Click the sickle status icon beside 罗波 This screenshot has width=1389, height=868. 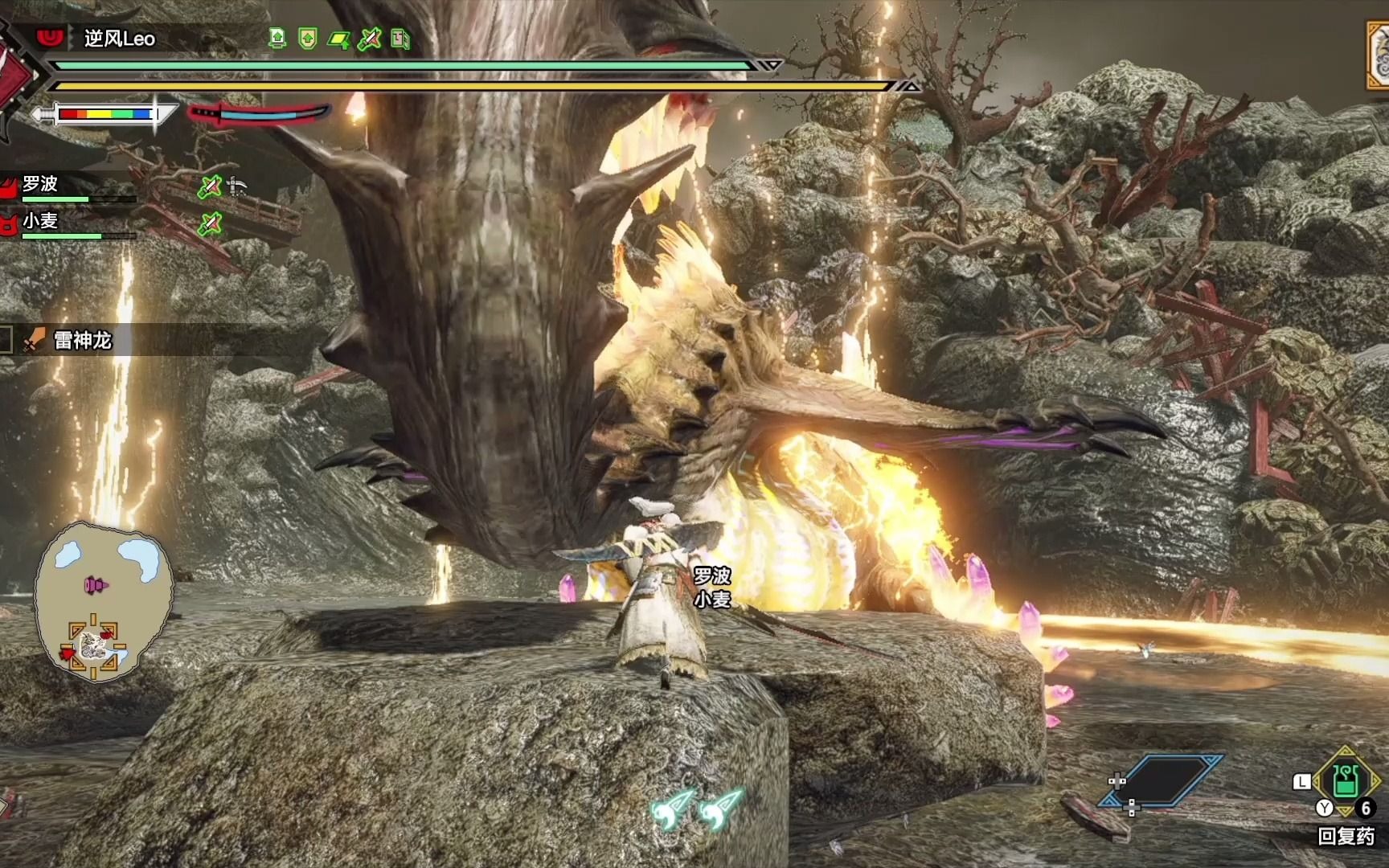[x=237, y=186]
